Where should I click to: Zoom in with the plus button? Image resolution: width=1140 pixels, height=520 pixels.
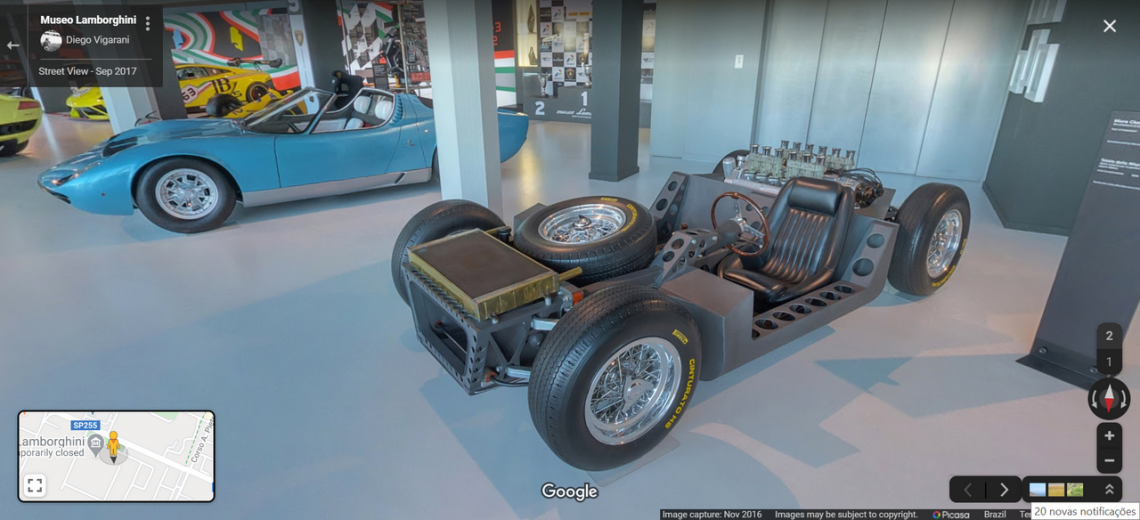[x=1109, y=436]
